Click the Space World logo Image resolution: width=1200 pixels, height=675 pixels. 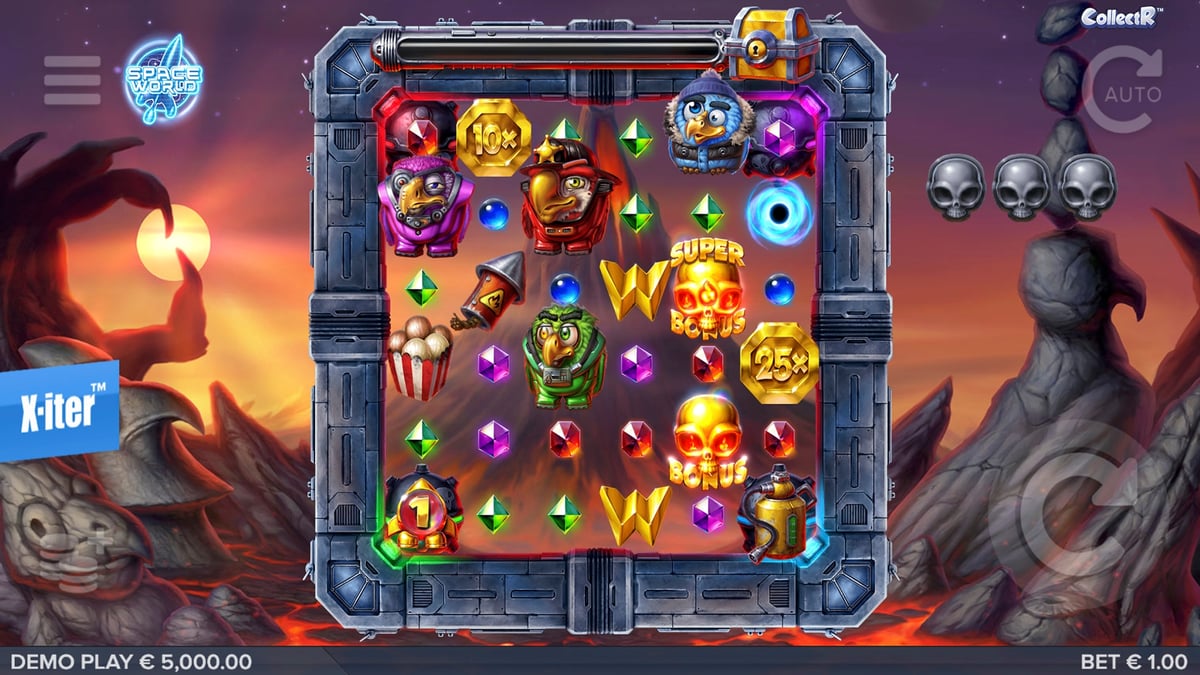coord(162,79)
